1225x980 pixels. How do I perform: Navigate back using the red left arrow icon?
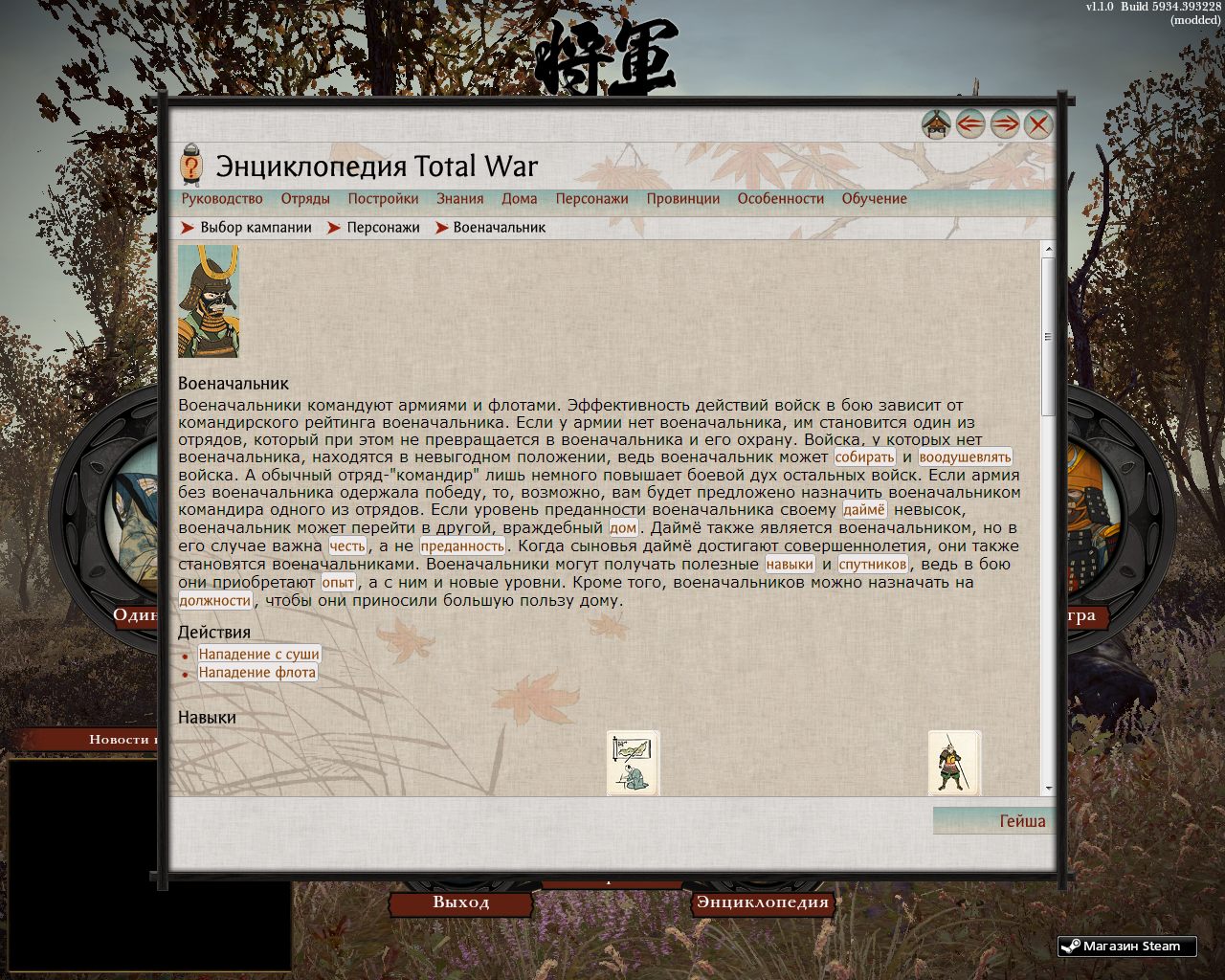[969, 123]
